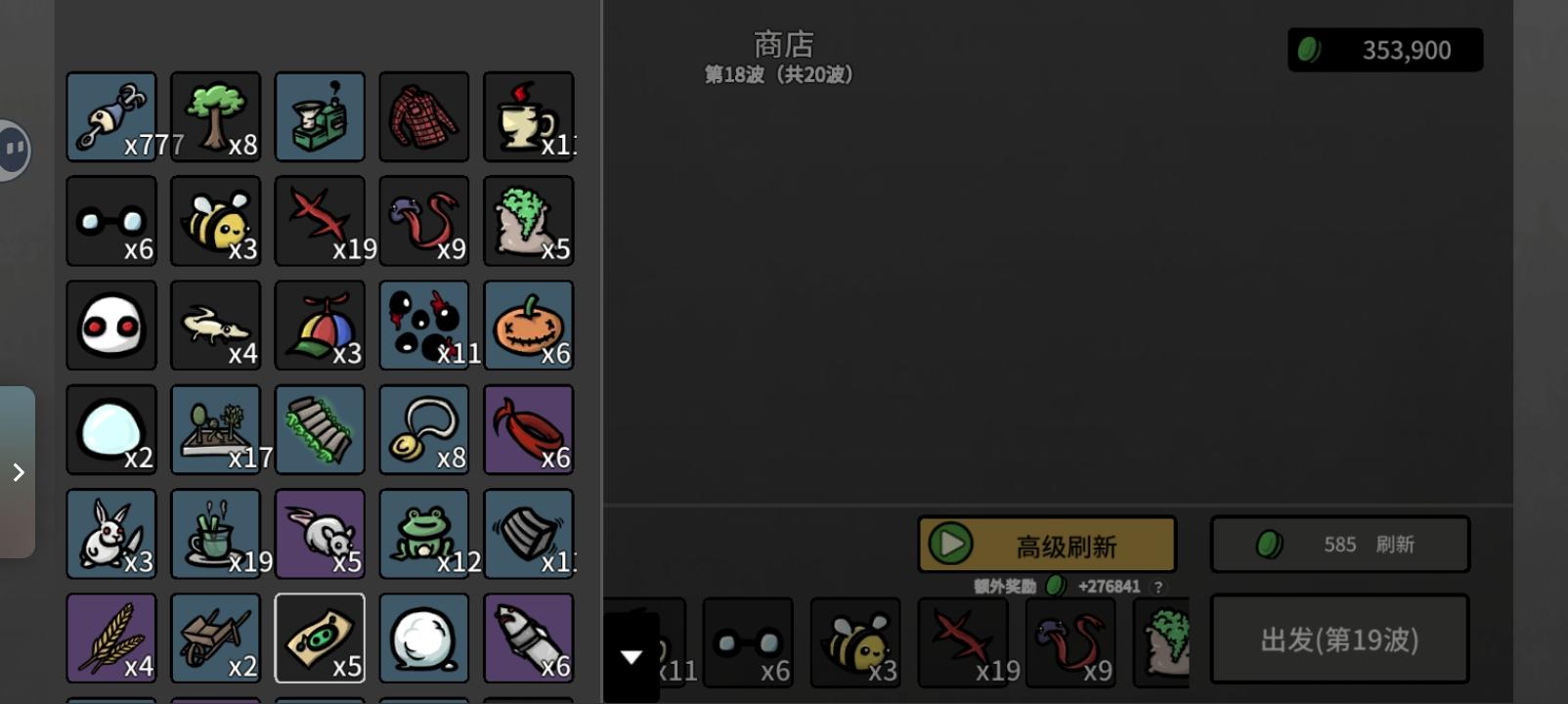Select the fishing hook item x77
The image size is (1568, 704).
(110, 116)
